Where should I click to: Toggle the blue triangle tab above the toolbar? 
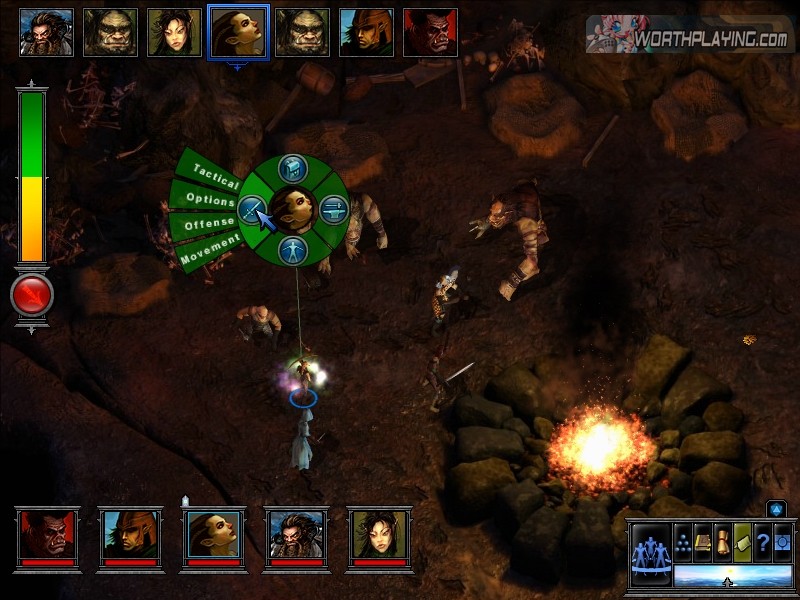[x=777, y=509]
